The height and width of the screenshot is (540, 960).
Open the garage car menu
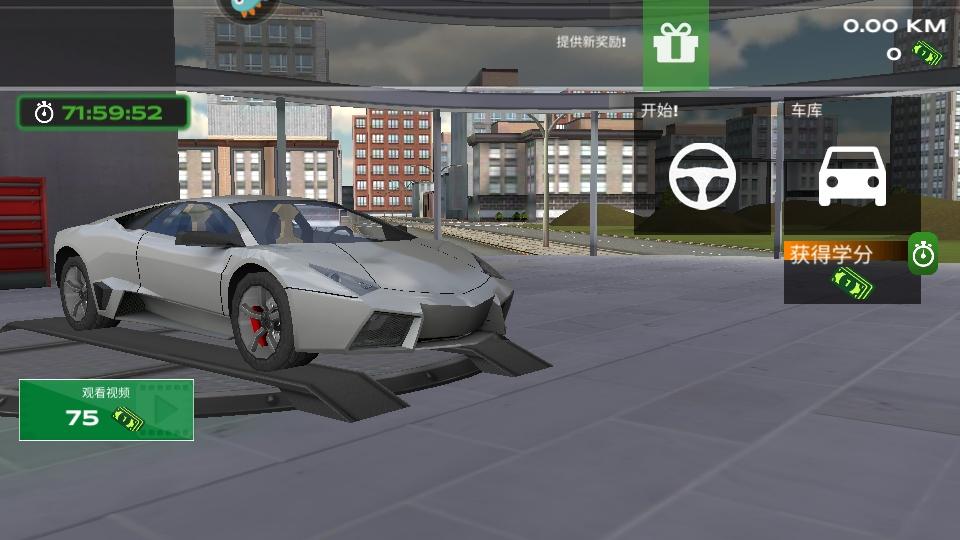click(x=852, y=176)
